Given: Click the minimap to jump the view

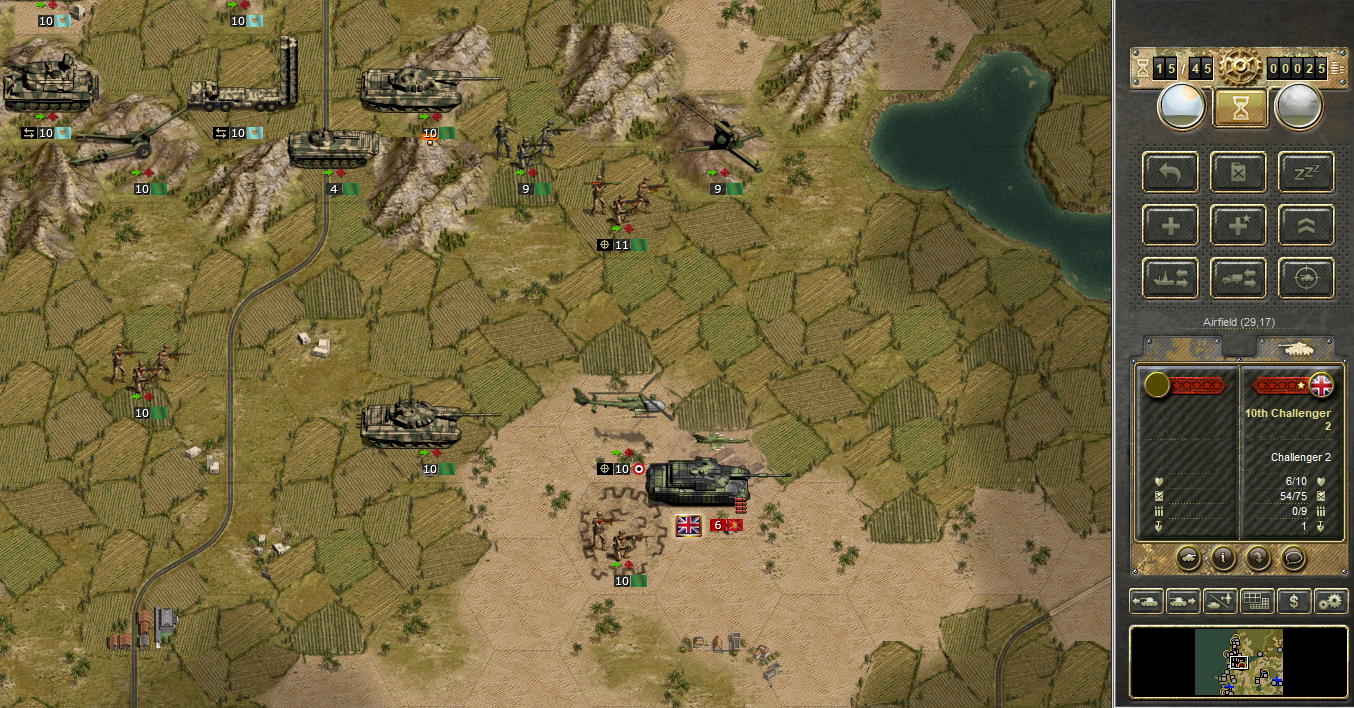Looking at the screenshot, I should [x=1239, y=662].
